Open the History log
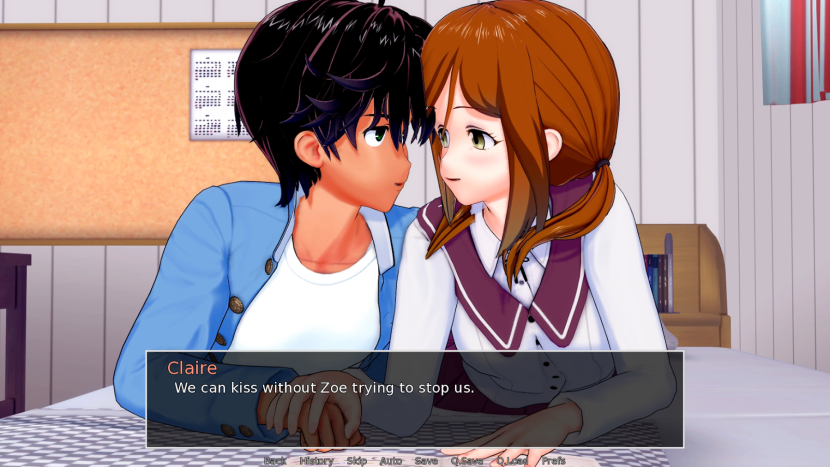830x467 pixels. point(316,461)
